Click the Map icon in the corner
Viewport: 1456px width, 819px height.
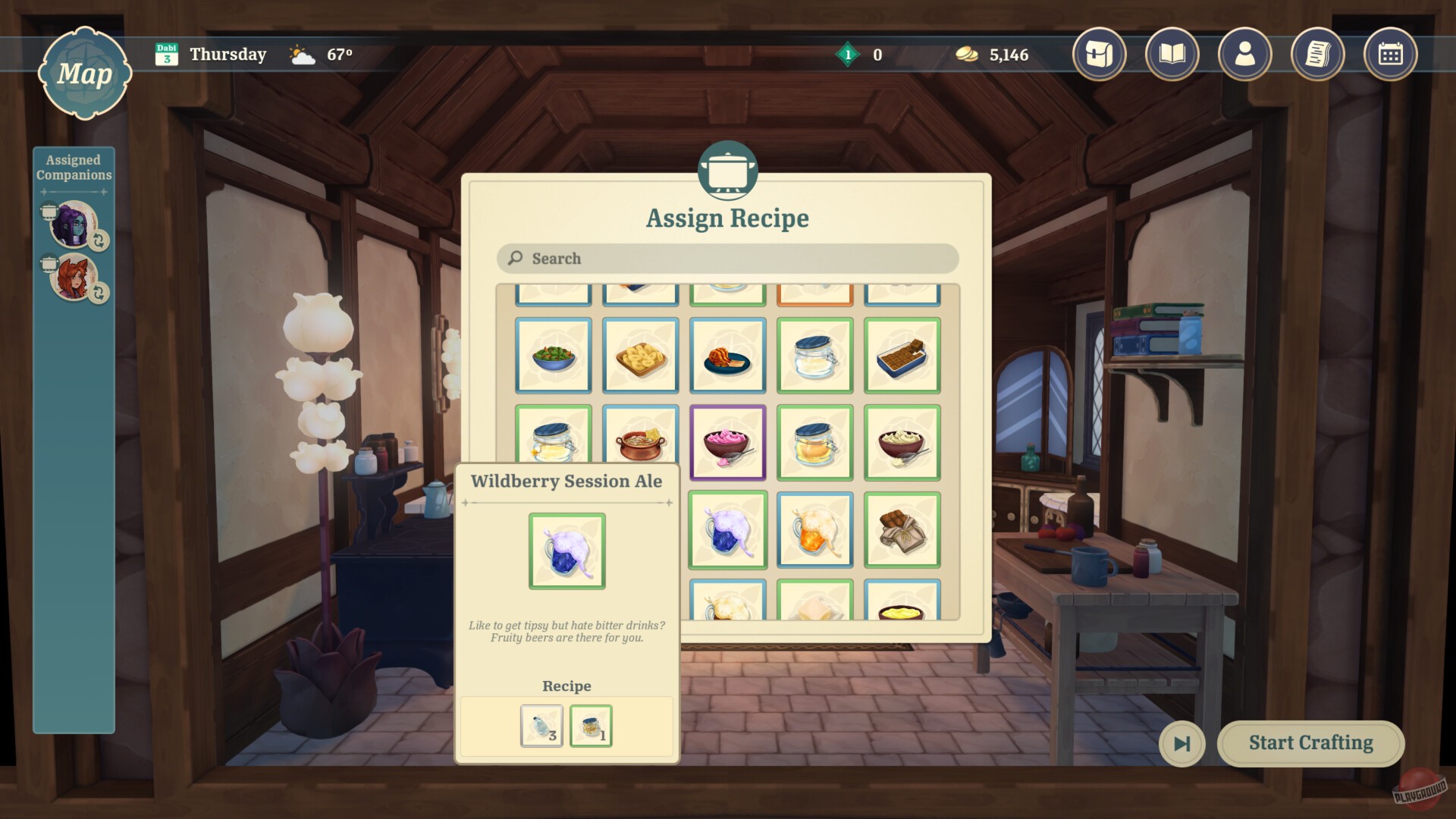(86, 74)
